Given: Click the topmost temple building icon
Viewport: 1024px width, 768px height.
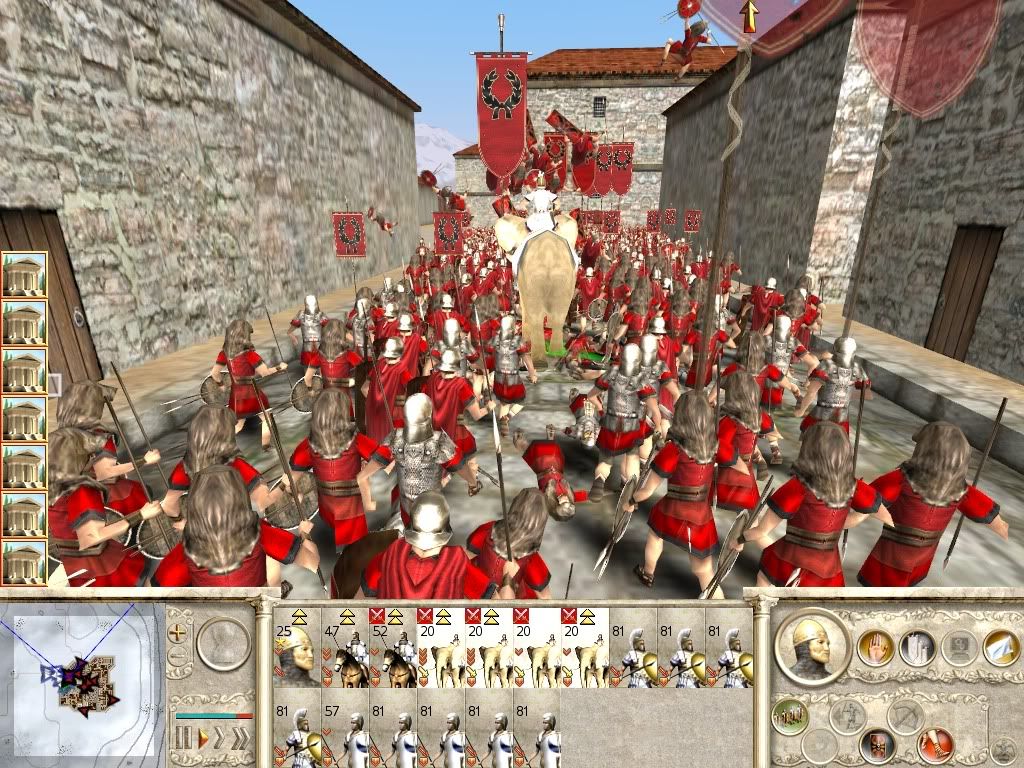Looking at the screenshot, I should coord(24,274).
